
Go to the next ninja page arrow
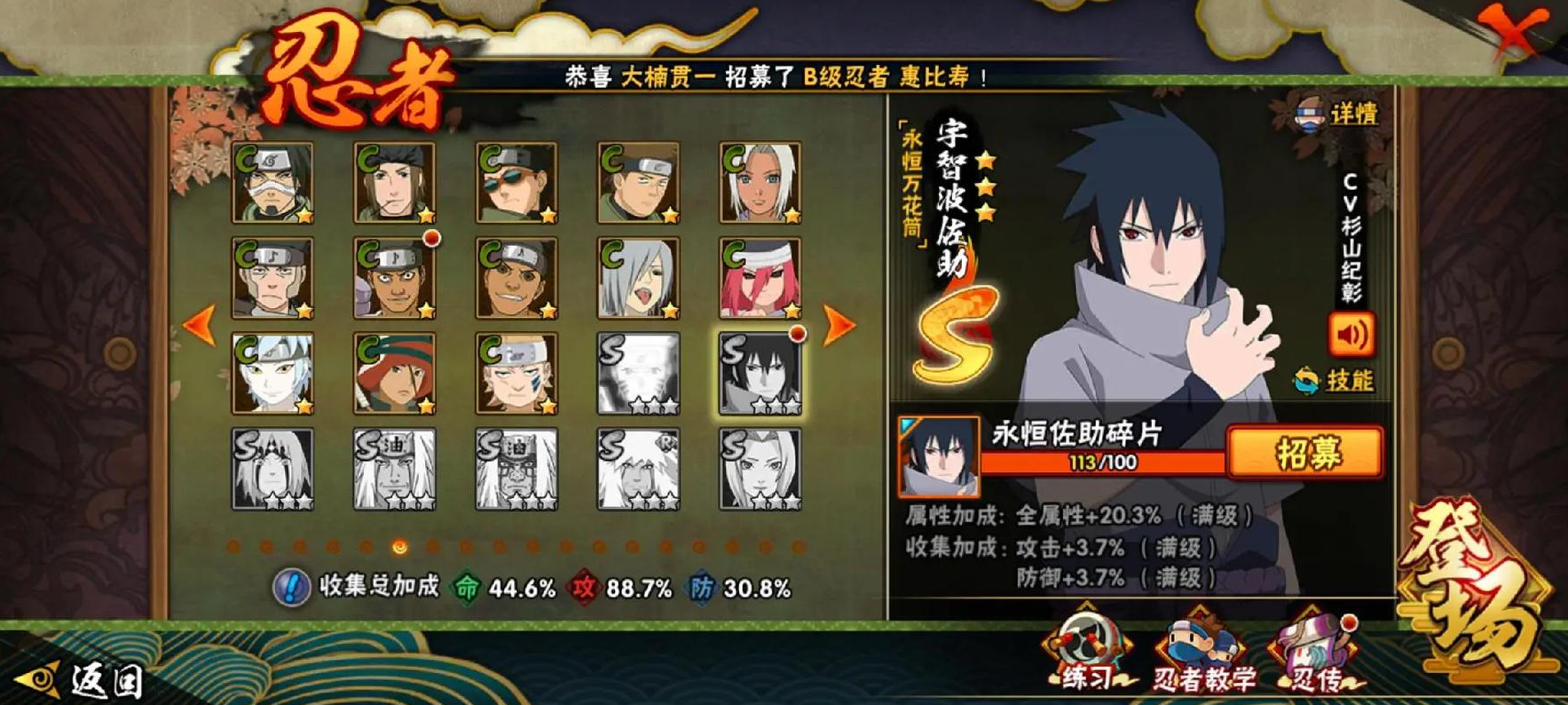838,326
